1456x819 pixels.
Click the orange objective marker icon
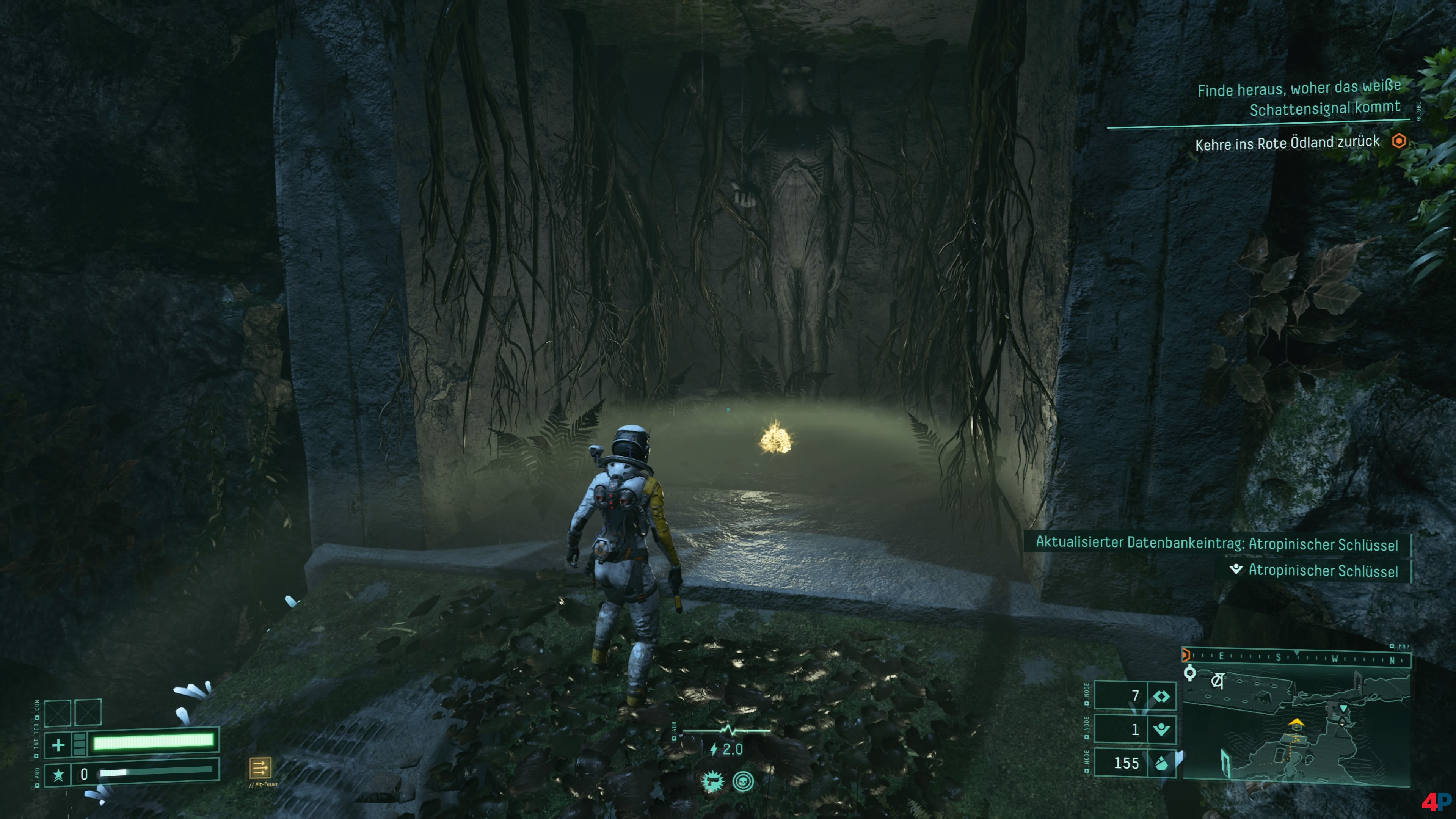(1399, 141)
